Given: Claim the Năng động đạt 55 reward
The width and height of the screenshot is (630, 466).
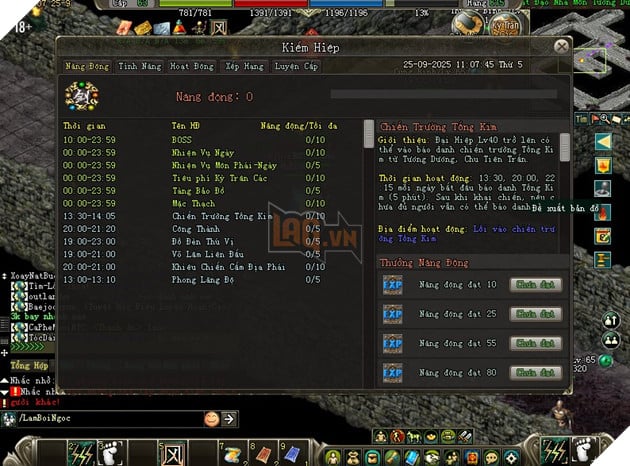Looking at the screenshot, I should pyautogui.click(x=536, y=344).
